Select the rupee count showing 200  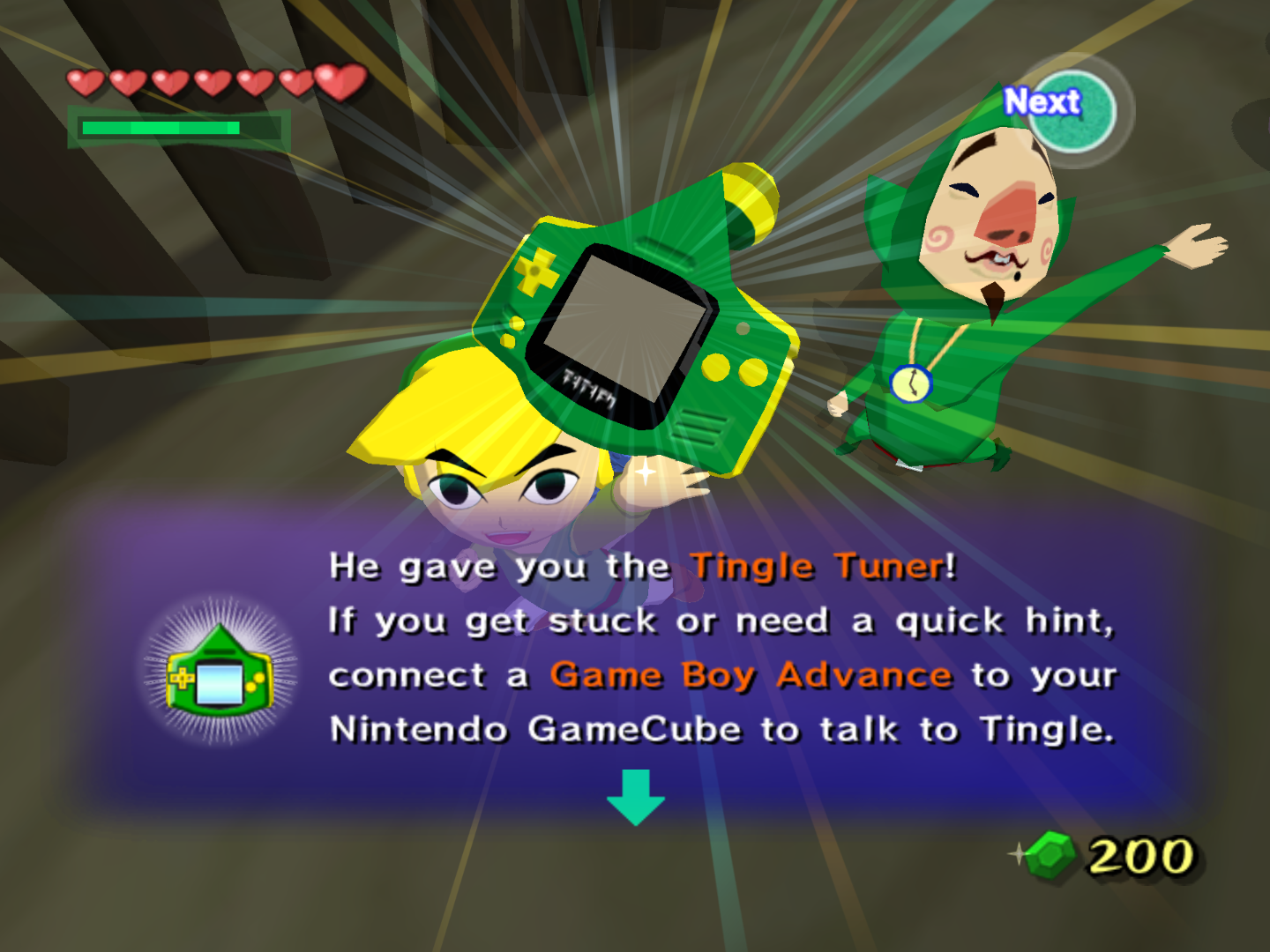click(1140, 853)
